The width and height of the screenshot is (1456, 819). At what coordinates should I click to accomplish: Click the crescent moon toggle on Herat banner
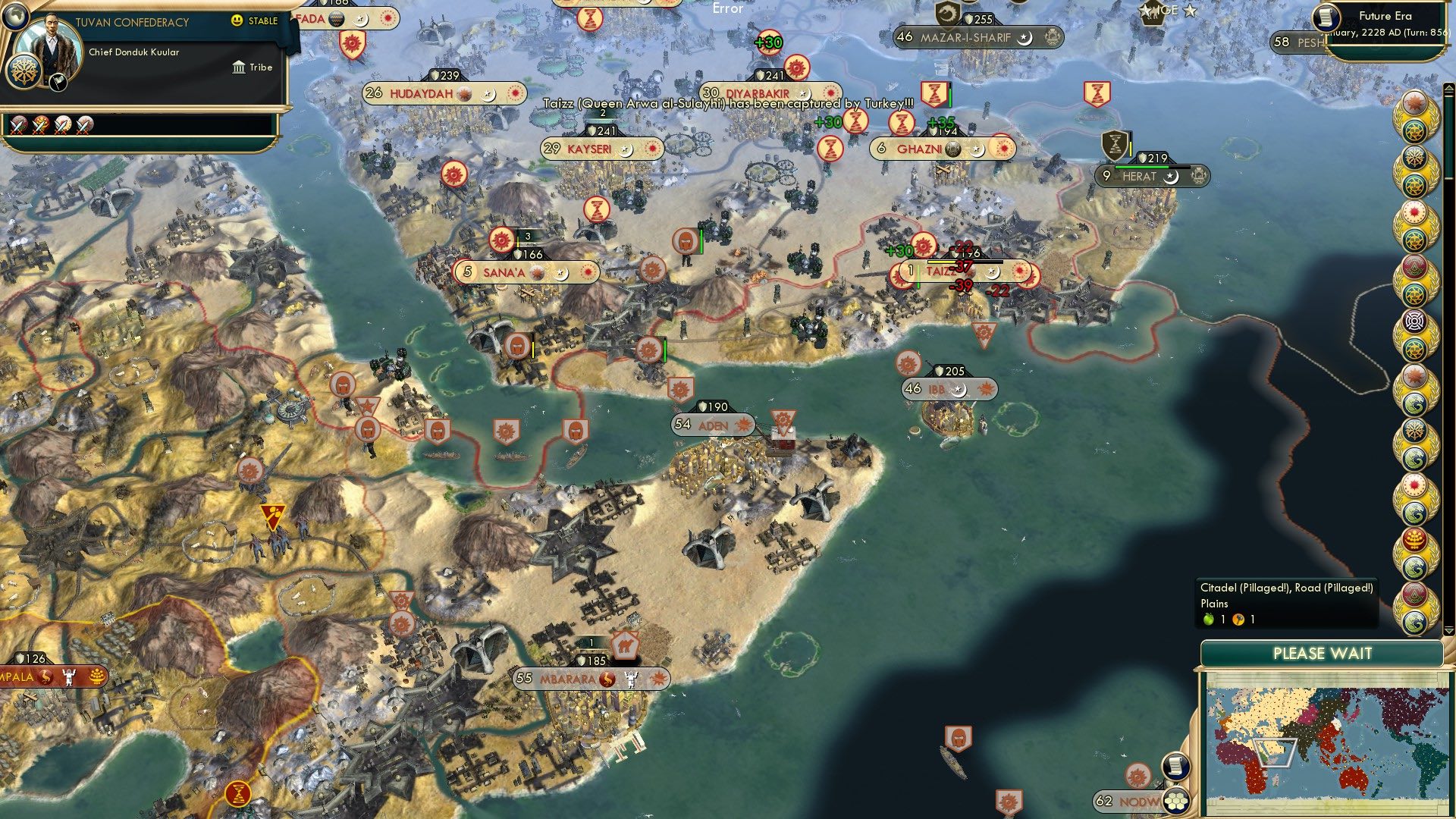pyautogui.click(x=1172, y=177)
